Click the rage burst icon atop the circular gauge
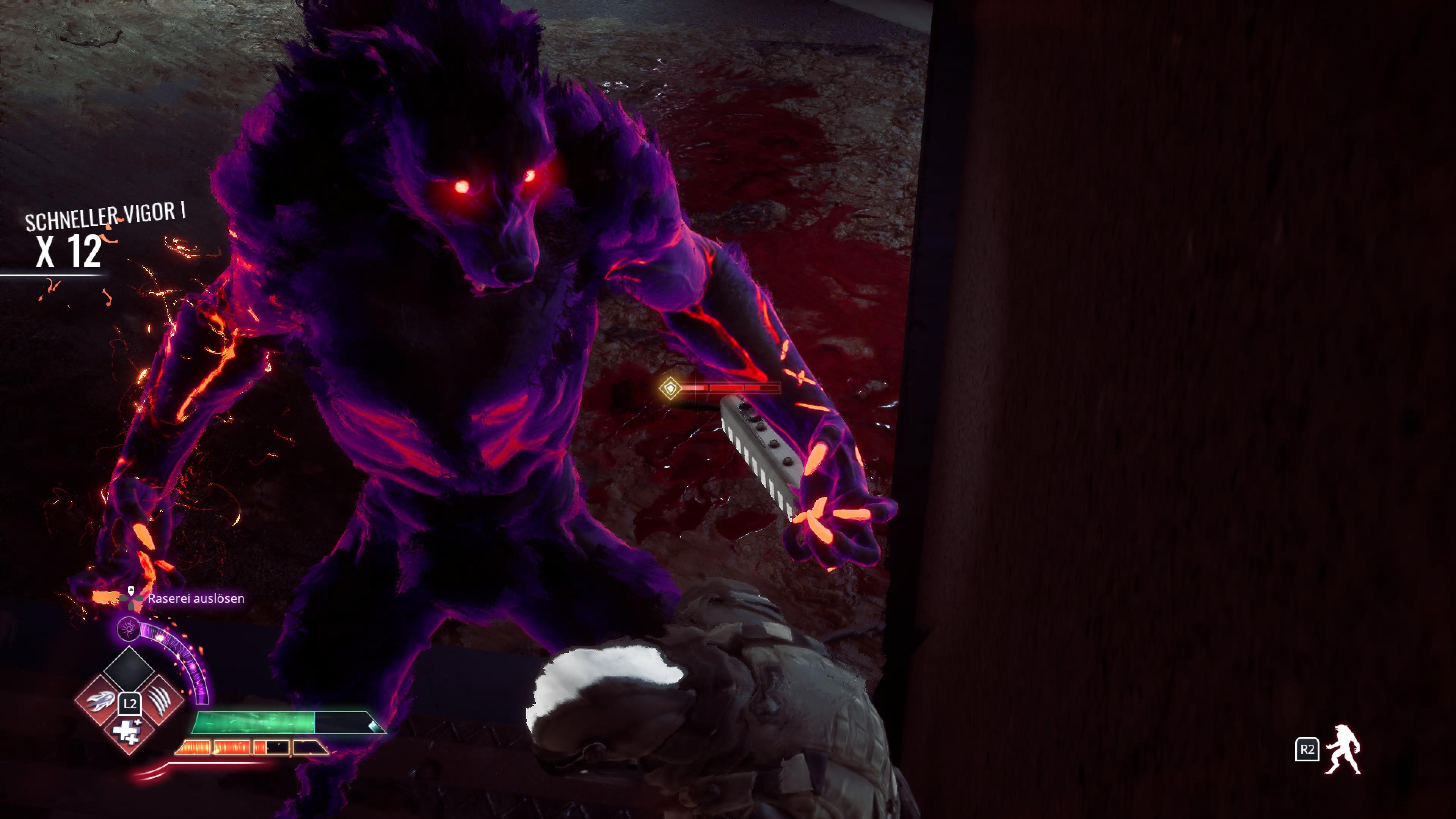 [x=129, y=629]
